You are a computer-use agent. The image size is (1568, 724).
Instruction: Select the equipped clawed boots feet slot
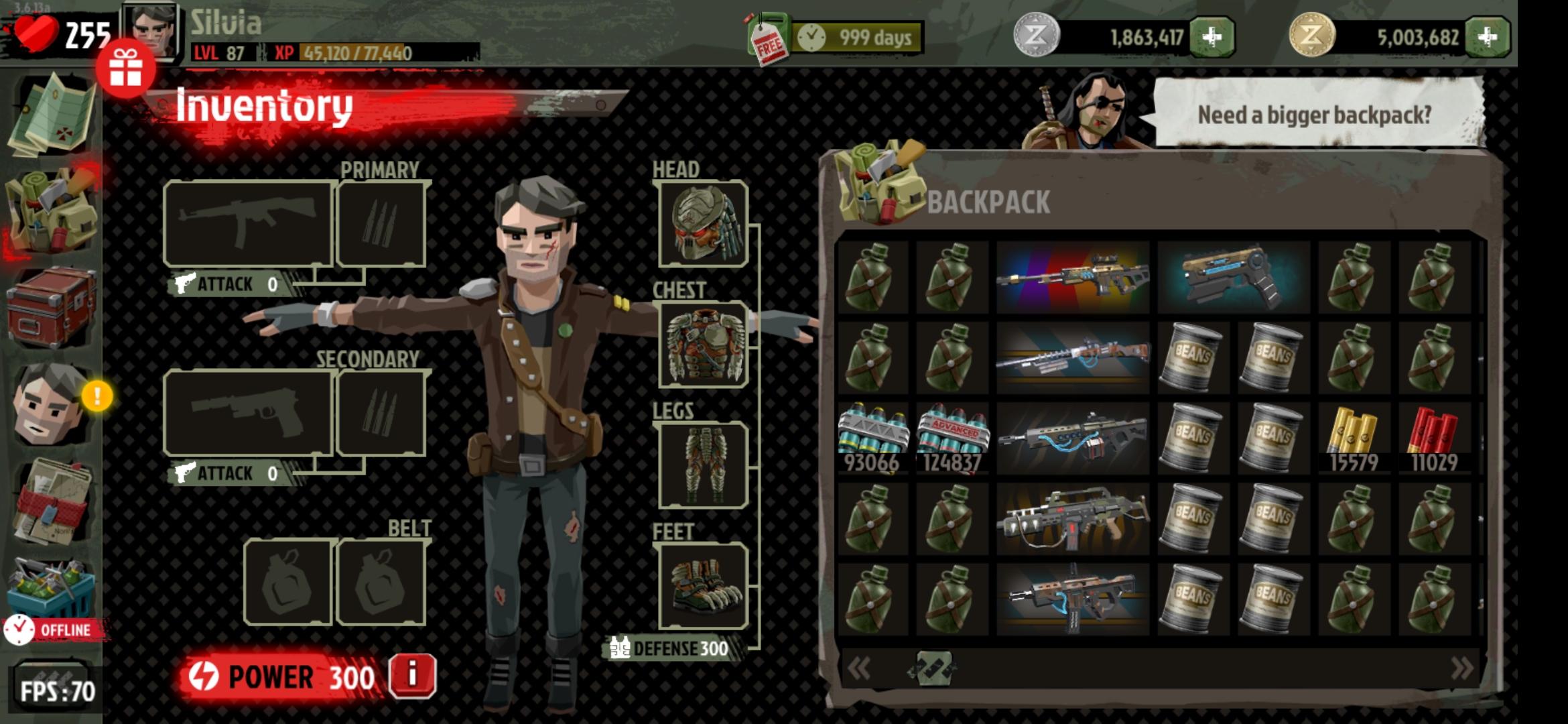point(703,586)
